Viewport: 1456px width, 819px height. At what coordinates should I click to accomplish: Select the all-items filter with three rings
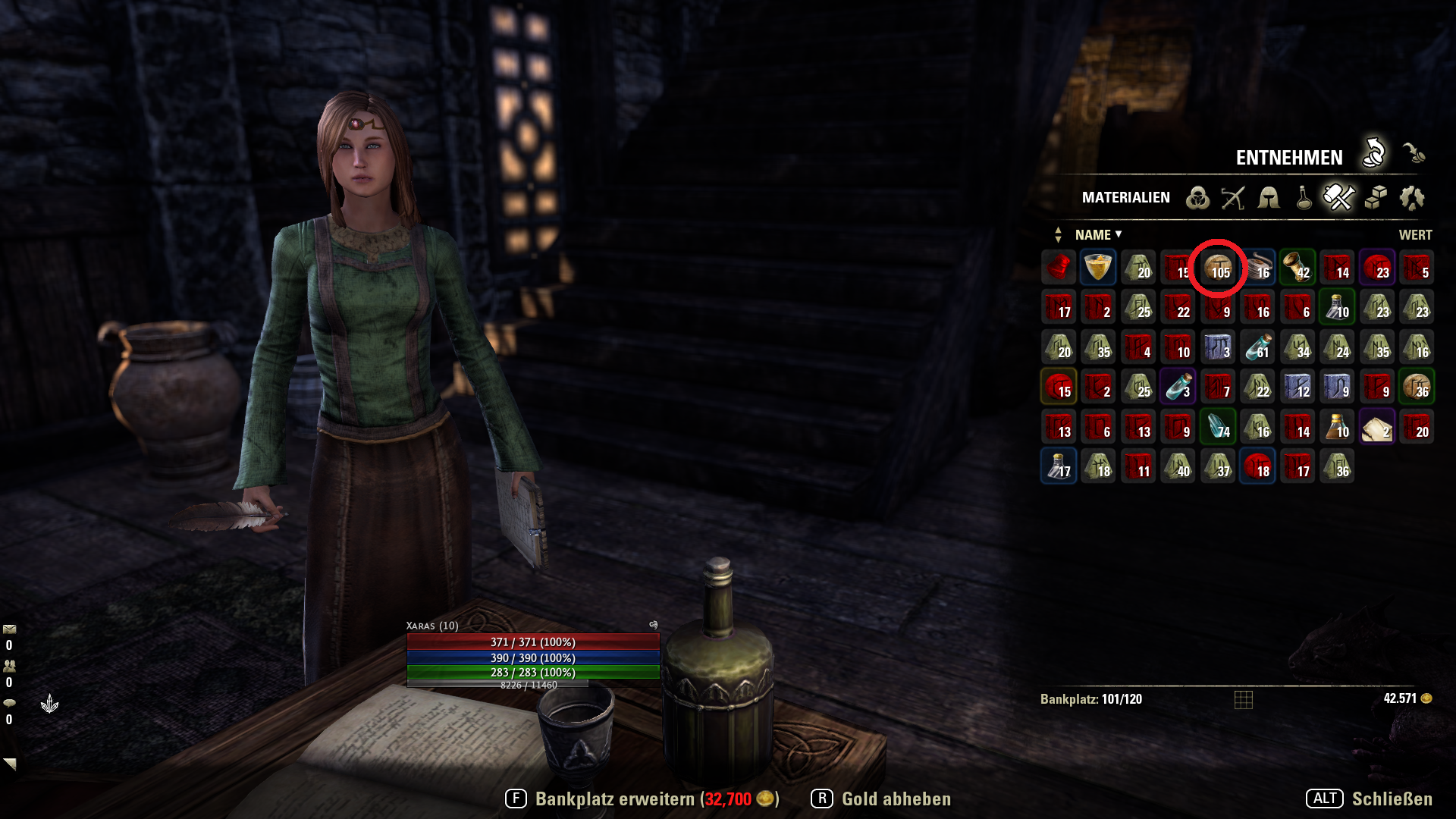(x=1197, y=198)
